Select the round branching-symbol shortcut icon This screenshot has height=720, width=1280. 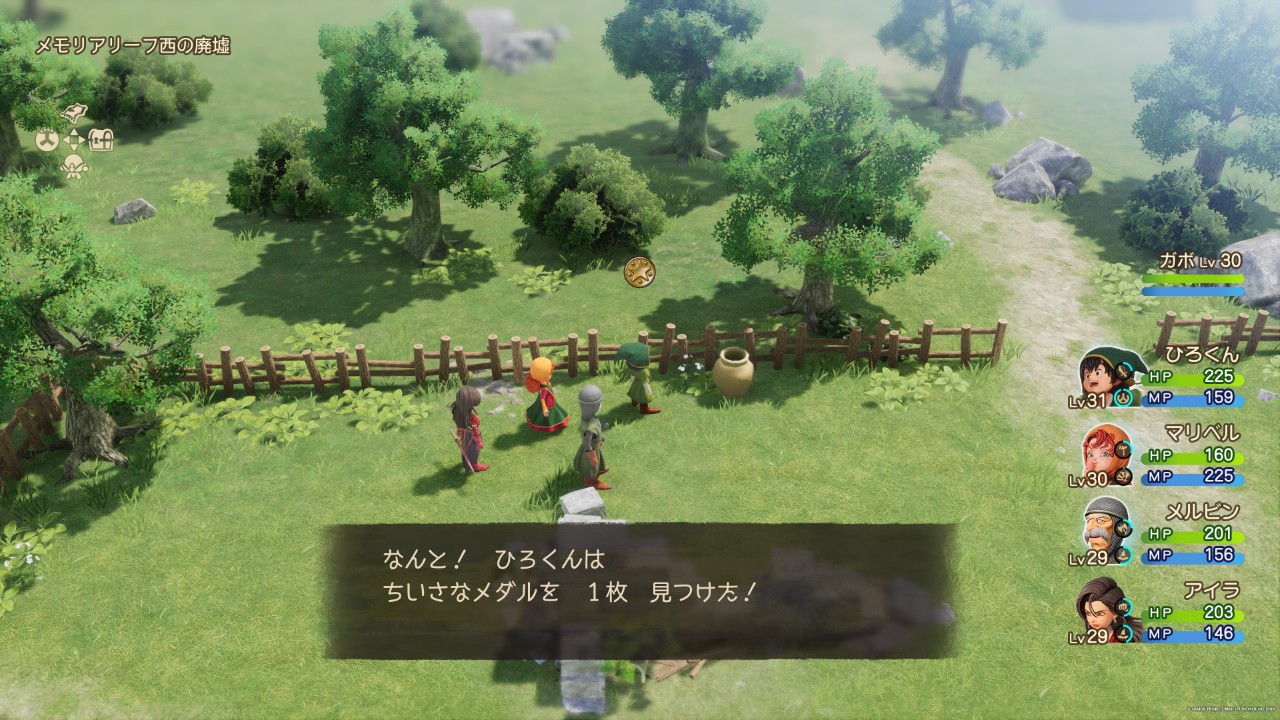[x=47, y=140]
